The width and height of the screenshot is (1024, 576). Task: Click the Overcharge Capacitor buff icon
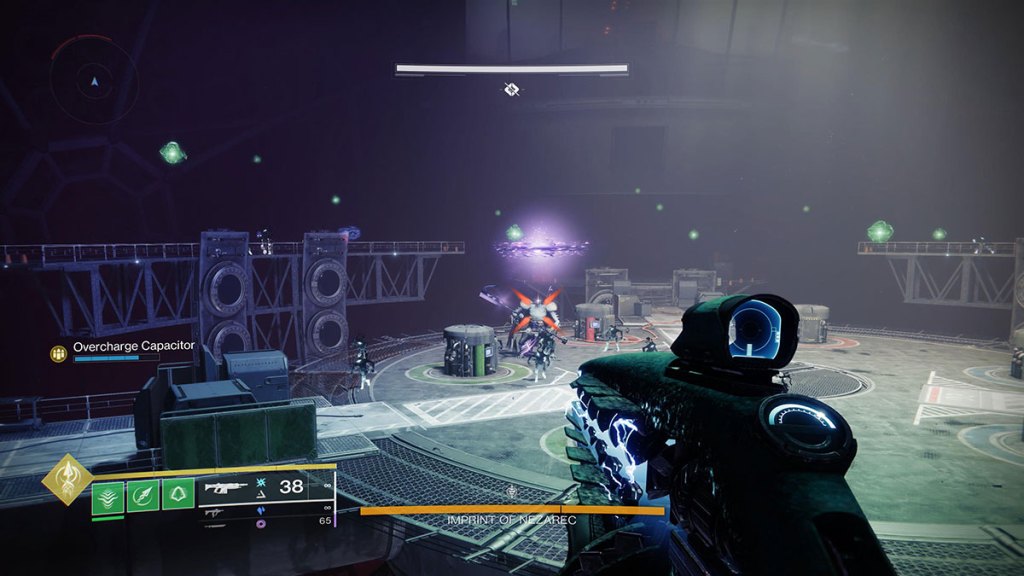[x=59, y=353]
